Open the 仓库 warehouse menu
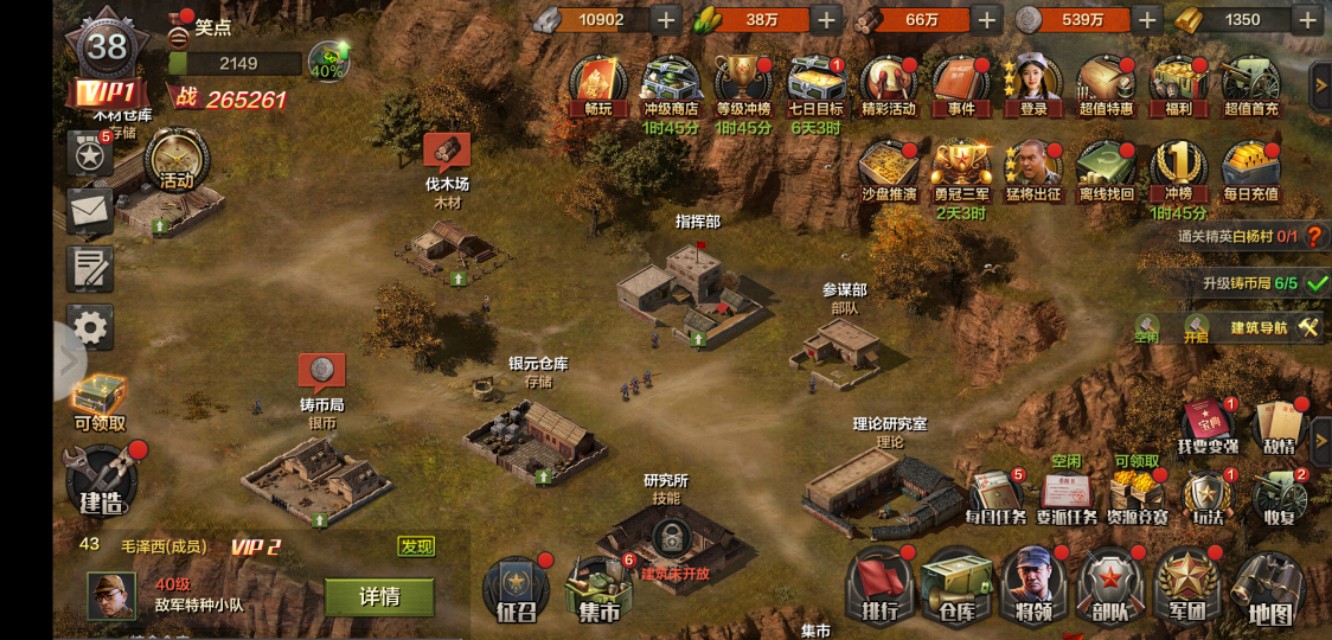This screenshot has width=1332, height=640. (957, 587)
